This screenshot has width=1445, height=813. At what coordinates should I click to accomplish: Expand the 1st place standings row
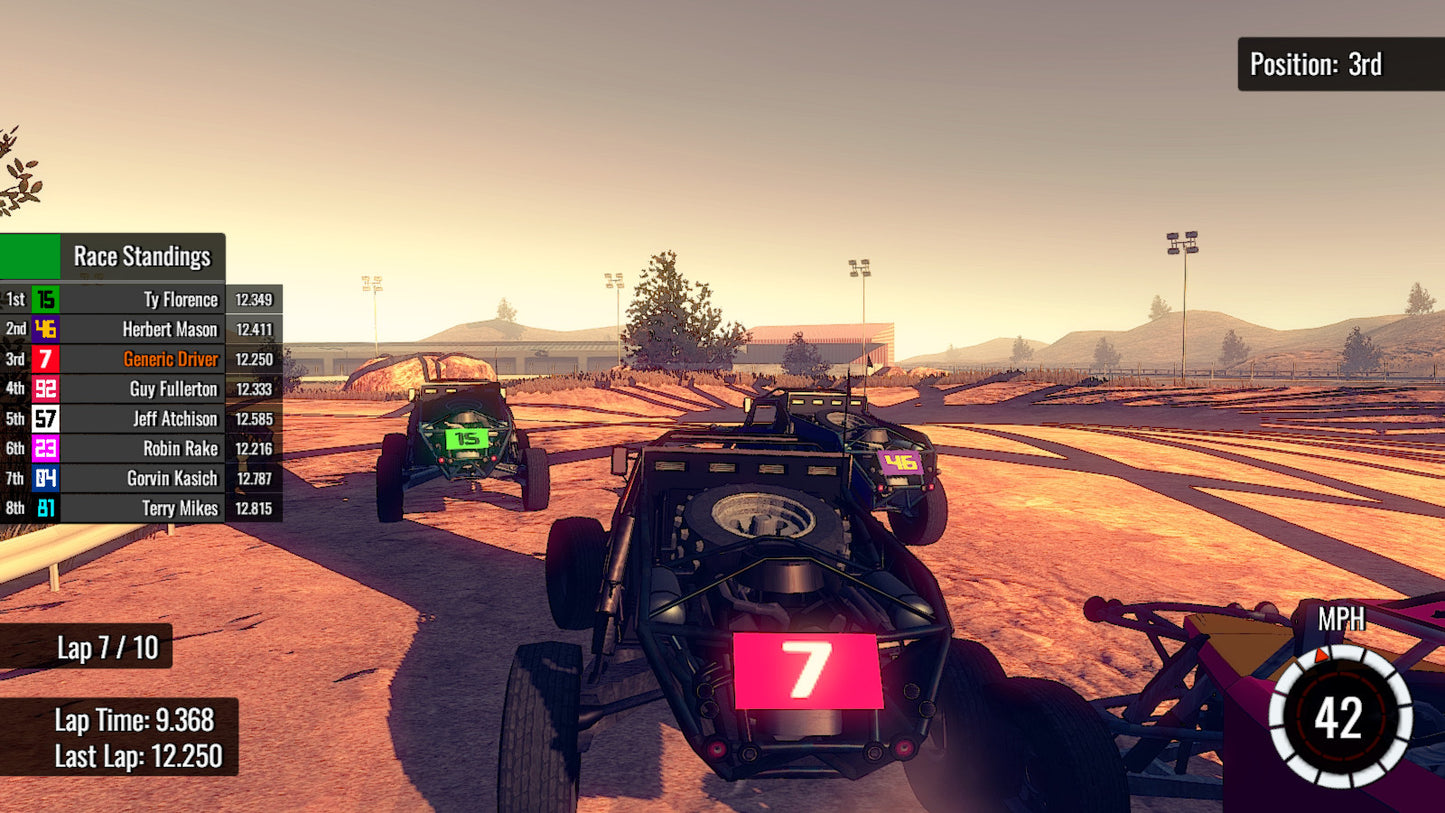point(140,299)
